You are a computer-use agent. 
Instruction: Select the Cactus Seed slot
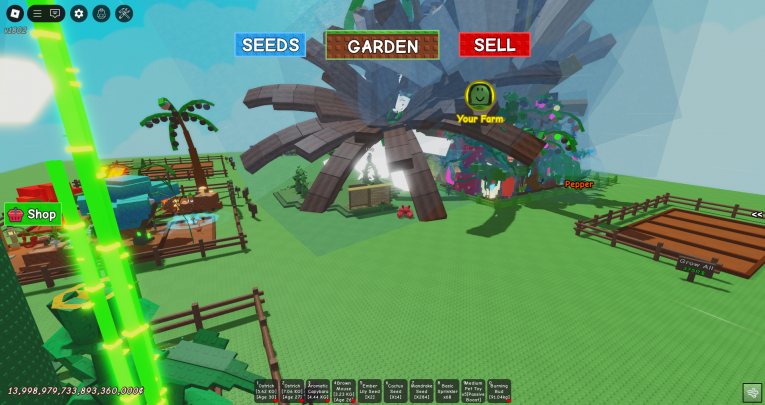click(395, 391)
